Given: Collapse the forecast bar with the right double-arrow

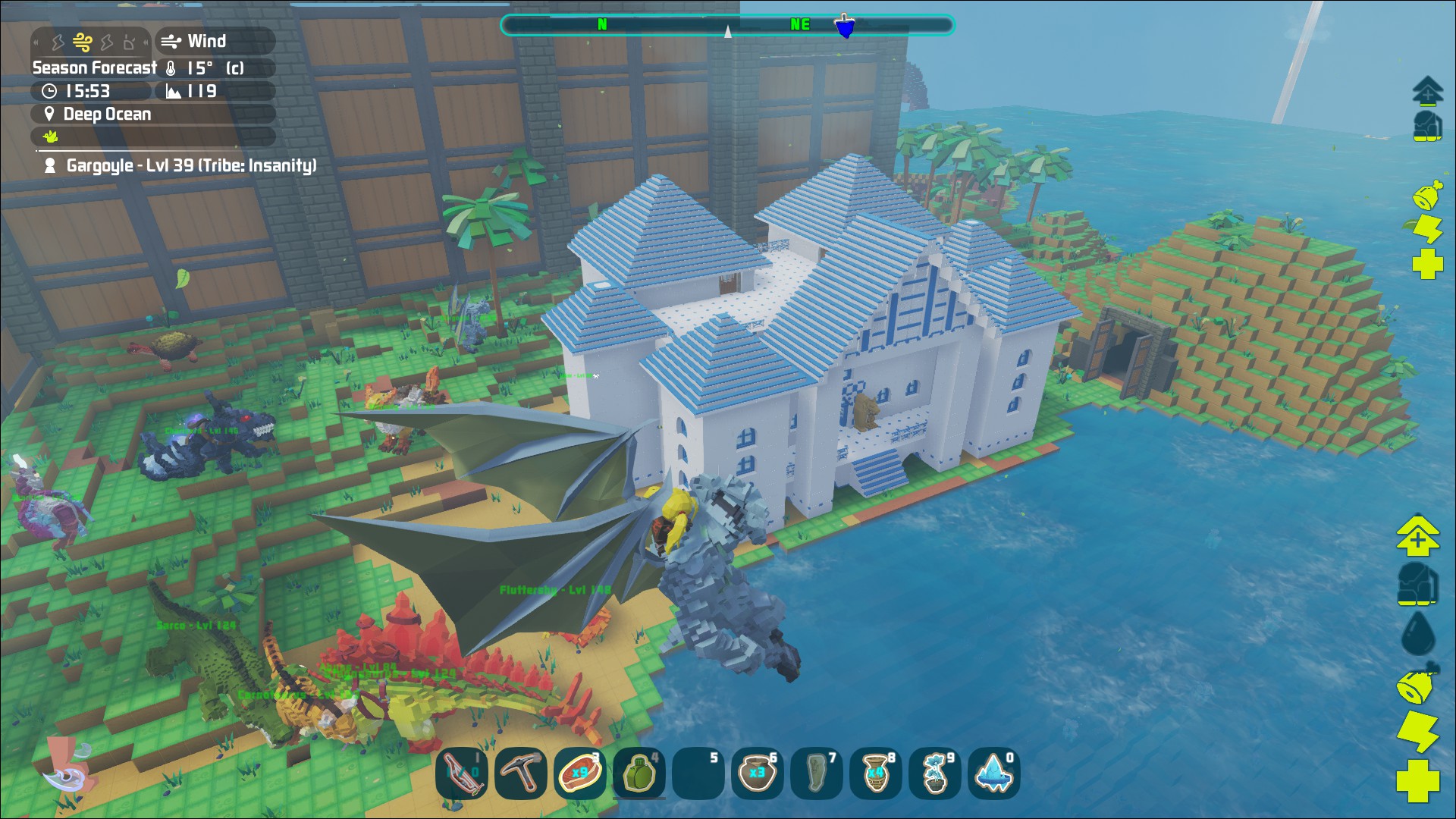Looking at the screenshot, I should click(x=146, y=42).
